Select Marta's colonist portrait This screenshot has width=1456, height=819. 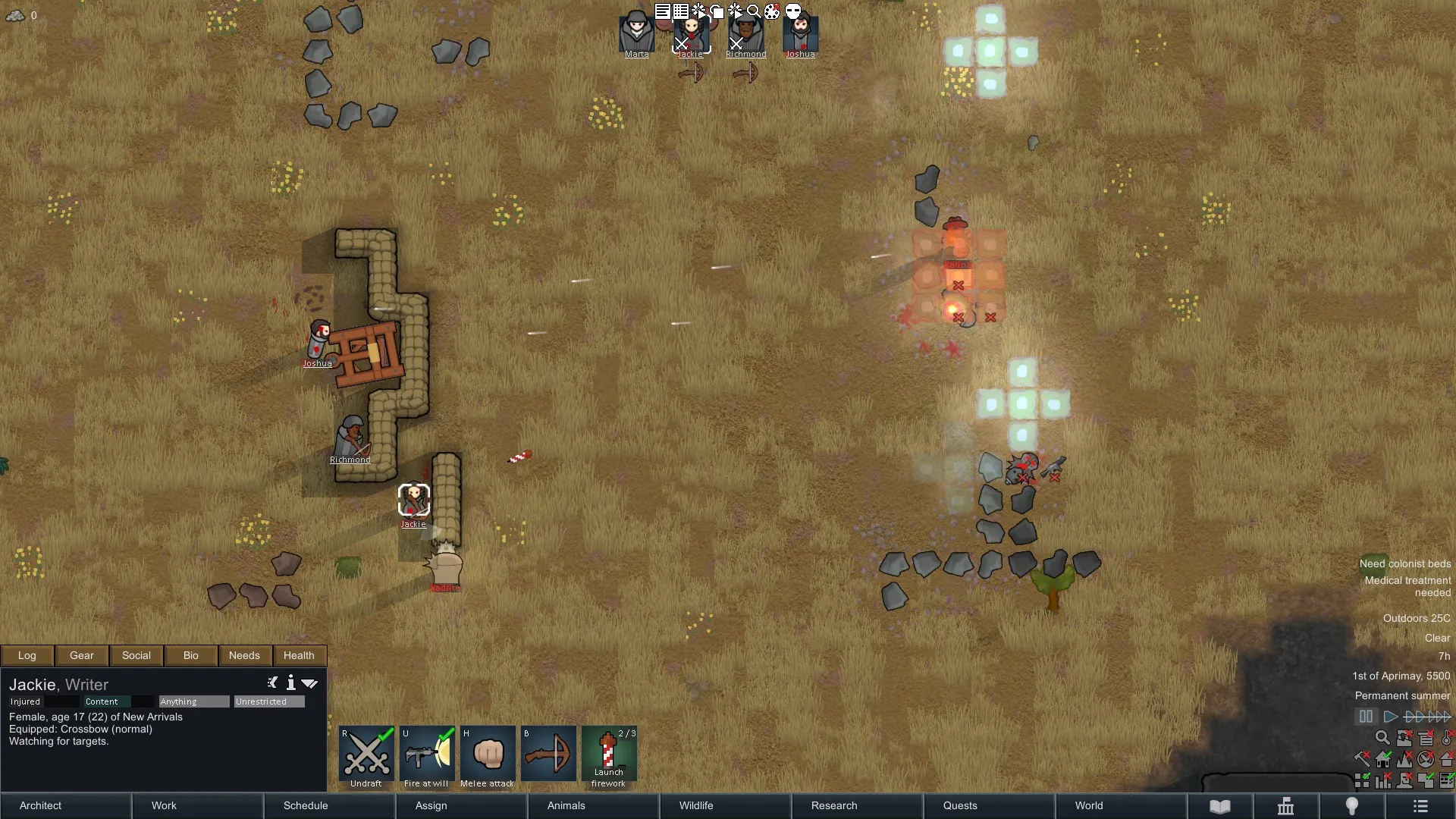(636, 34)
